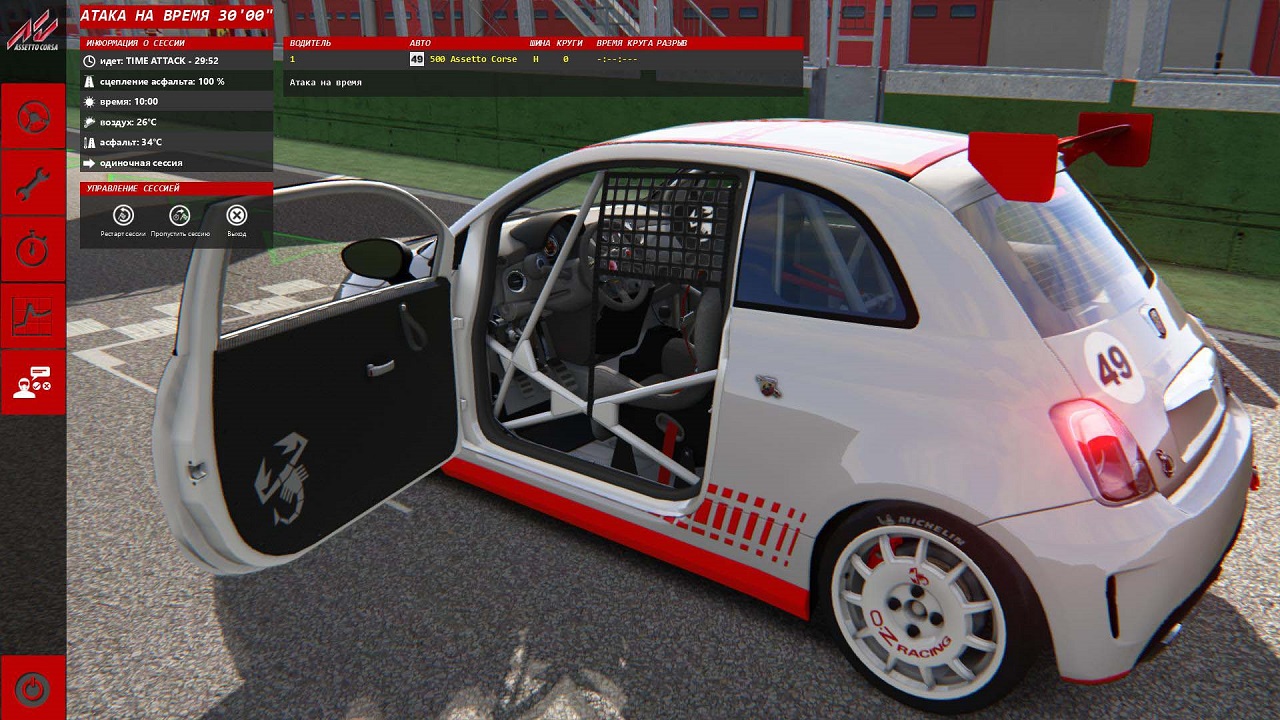Image resolution: width=1280 pixels, height=720 pixels.
Task: Exit via the Выход button
Action: click(236, 216)
